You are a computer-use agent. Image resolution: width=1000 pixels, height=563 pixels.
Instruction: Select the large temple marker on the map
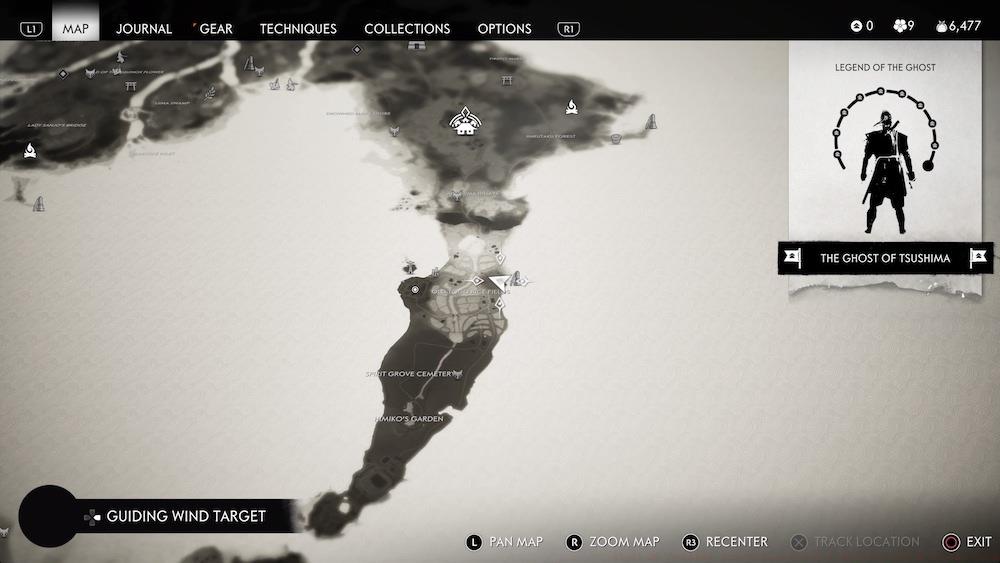[463, 122]
